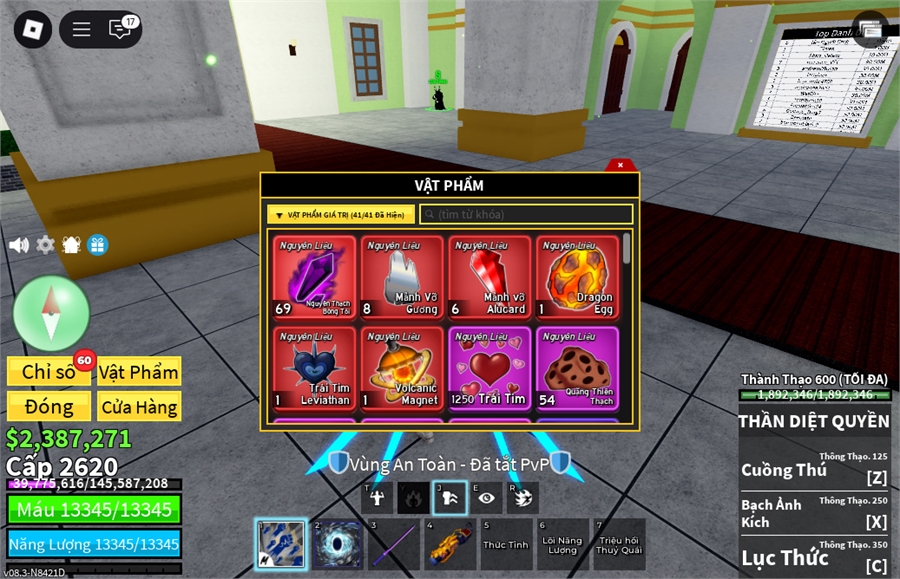The height and width of the screenshot is (579, 900).
Task: Open the item filter dropdown
Action: tap(340, 215)
